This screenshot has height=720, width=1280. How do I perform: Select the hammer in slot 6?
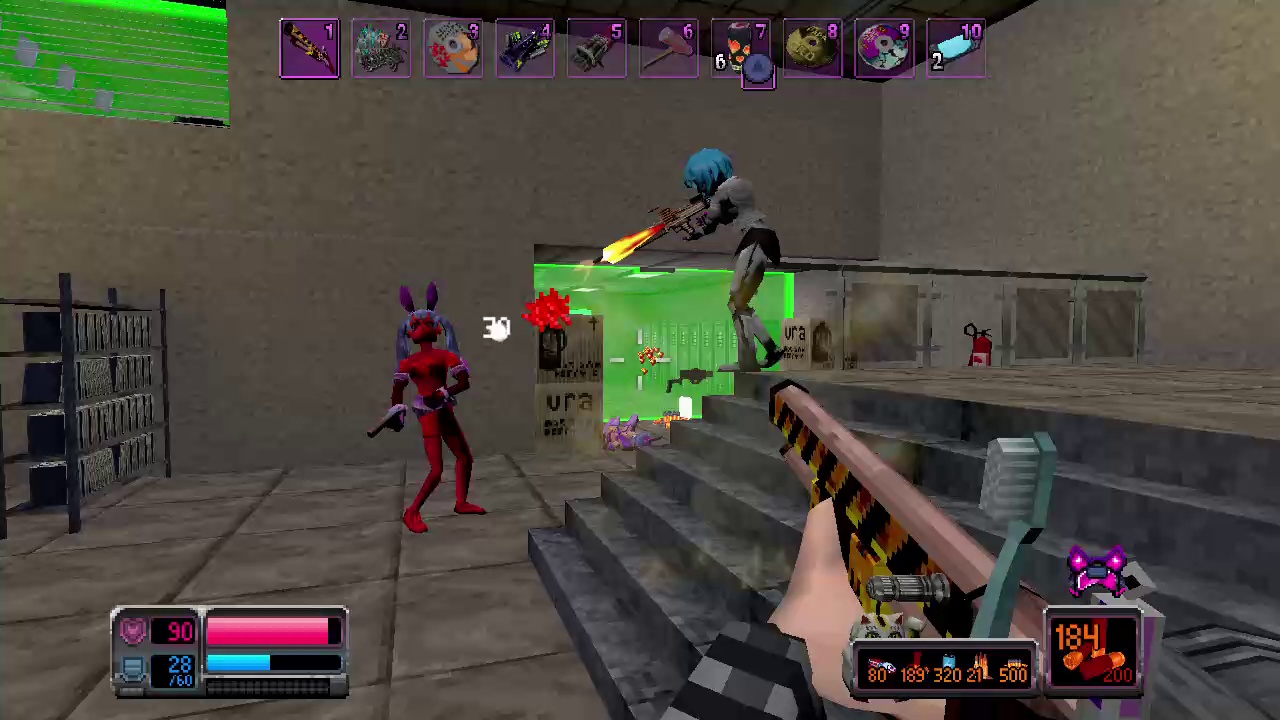[668, 47]
